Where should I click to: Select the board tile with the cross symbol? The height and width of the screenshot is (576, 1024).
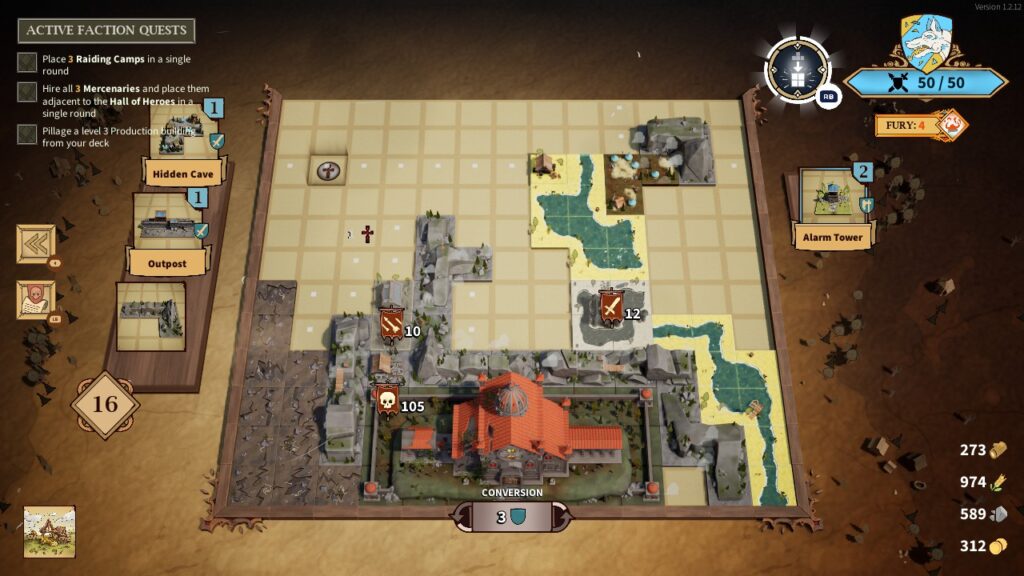pos(327,170)
